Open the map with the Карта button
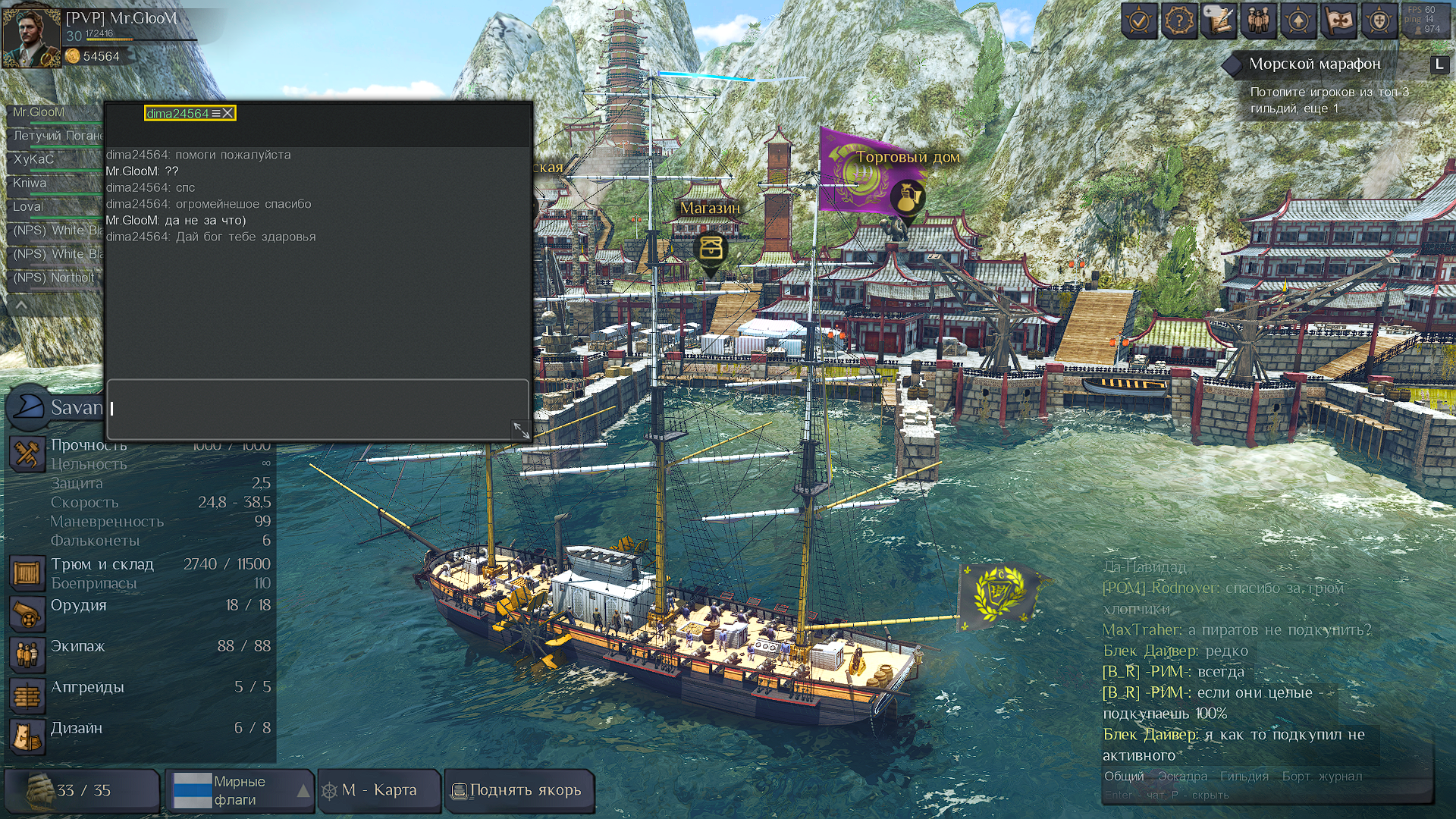Image resolution: width=1456 pixels, height=819 pixels. coord(379,790)
